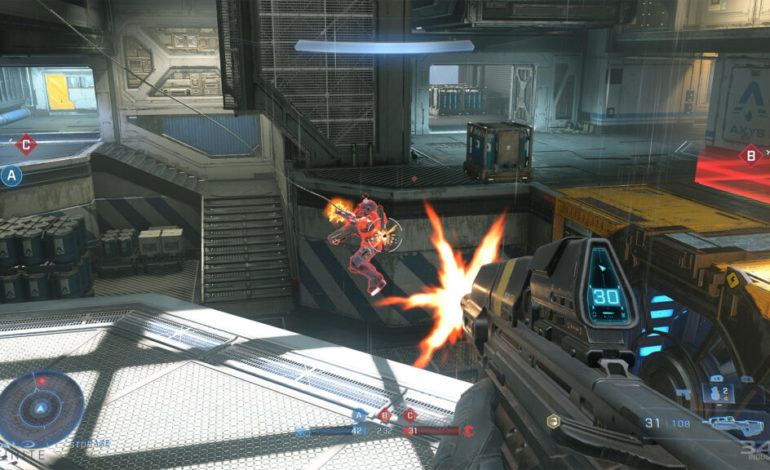Viewport: 770px width, 470px height.
Task: Click the zone B status icon on scoreboard
Action: 385,415
